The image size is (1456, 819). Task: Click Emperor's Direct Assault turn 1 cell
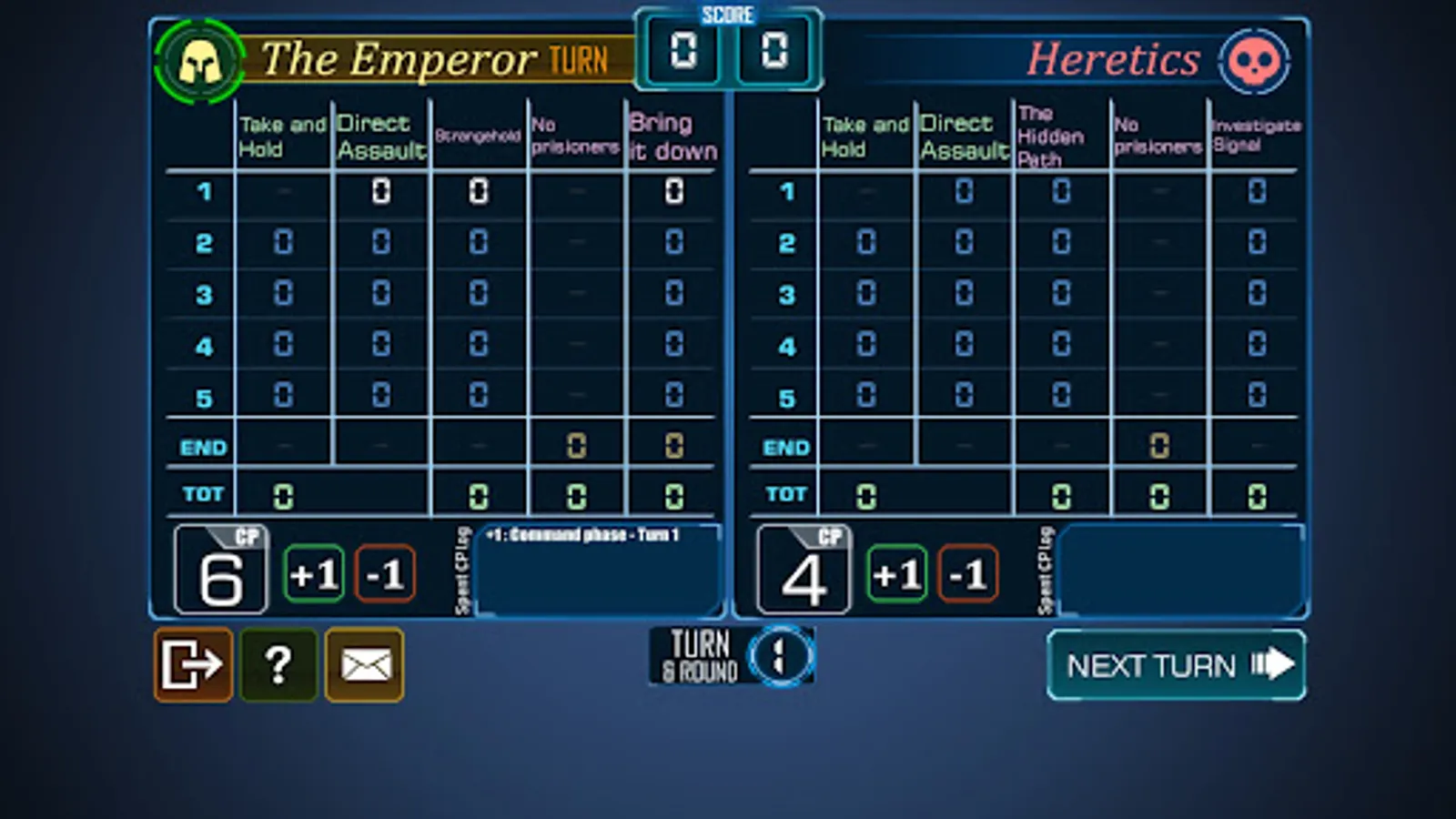click(379, 192)
